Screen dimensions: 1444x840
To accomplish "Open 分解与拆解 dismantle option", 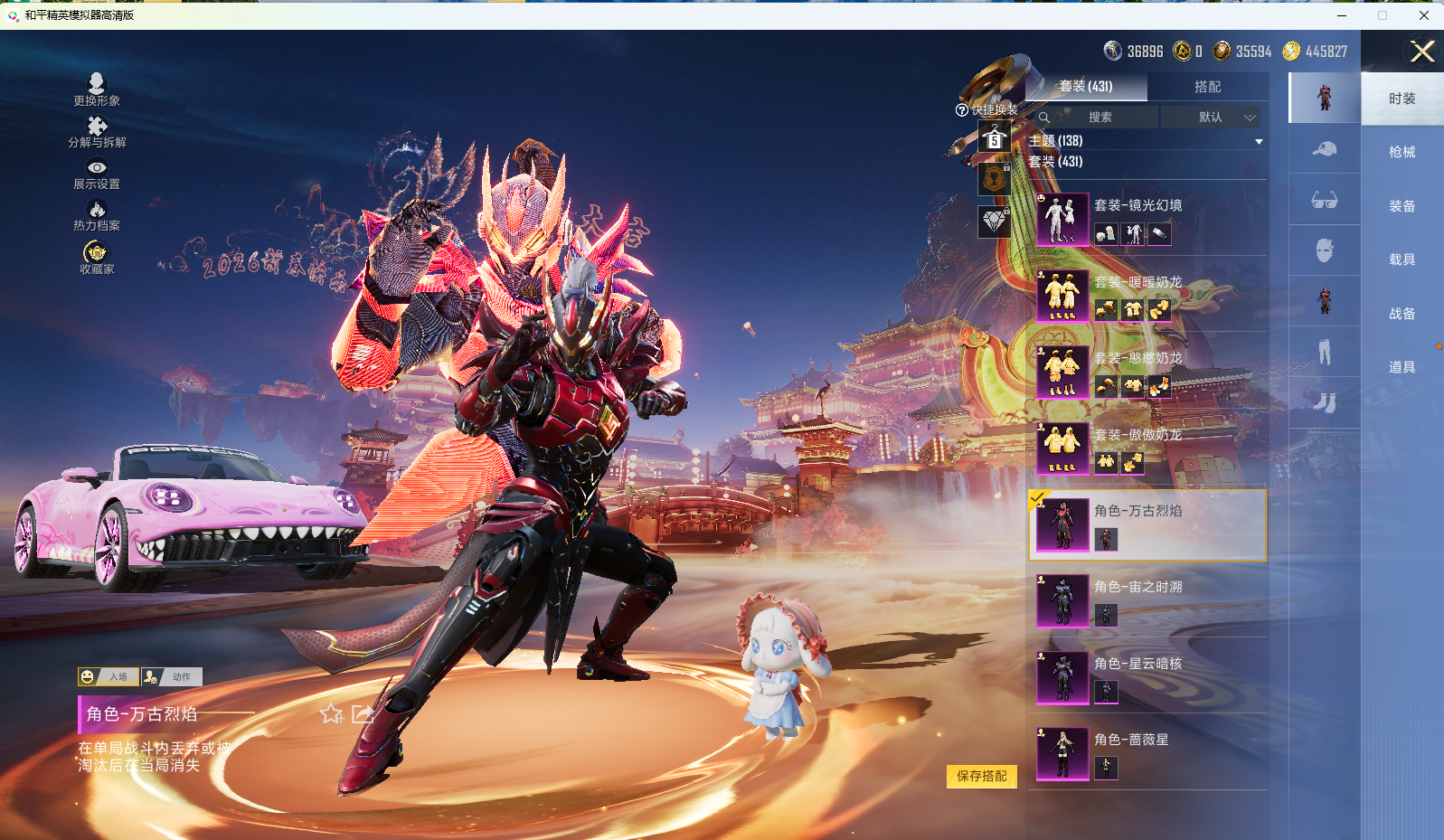I will [97, 131].
